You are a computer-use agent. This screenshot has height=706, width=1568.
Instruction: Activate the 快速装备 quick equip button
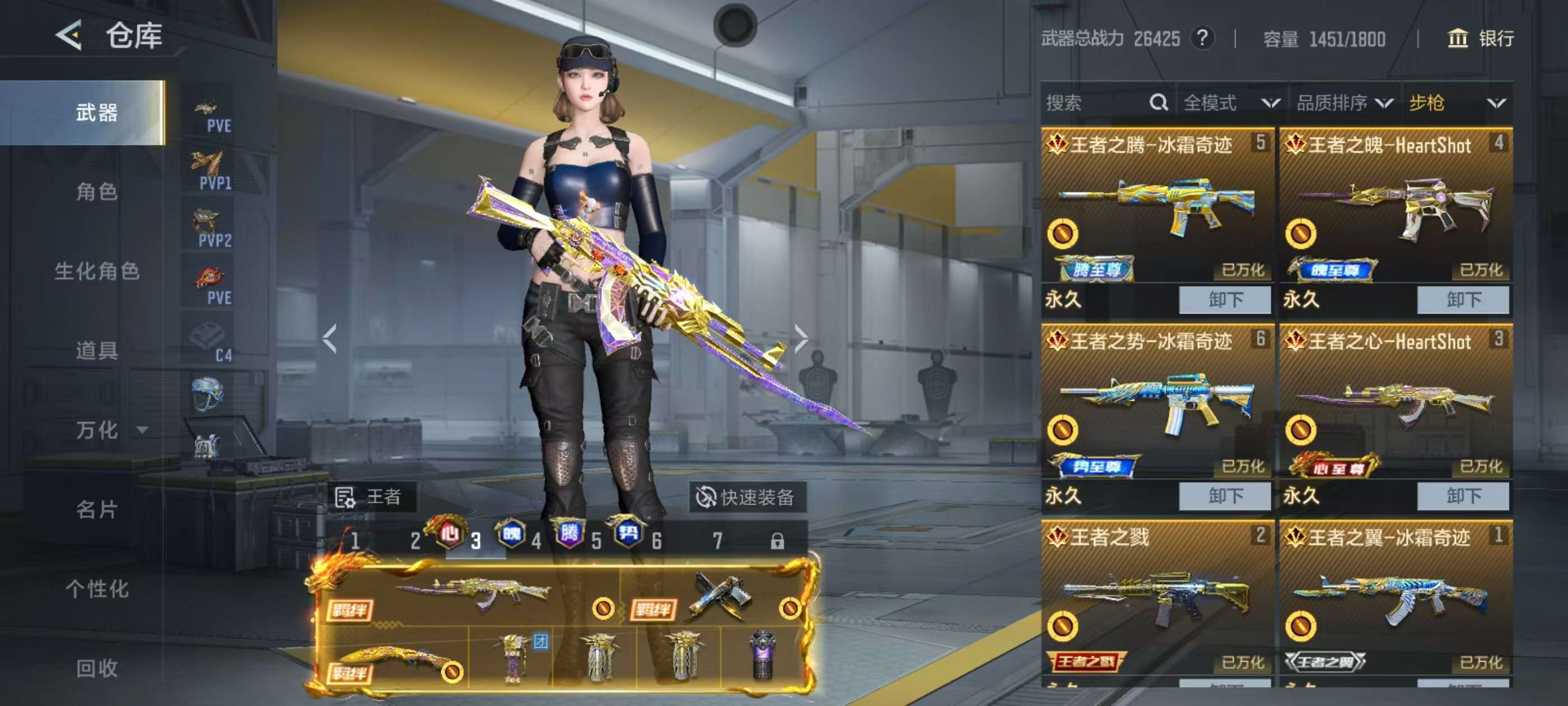coord(746,497)
